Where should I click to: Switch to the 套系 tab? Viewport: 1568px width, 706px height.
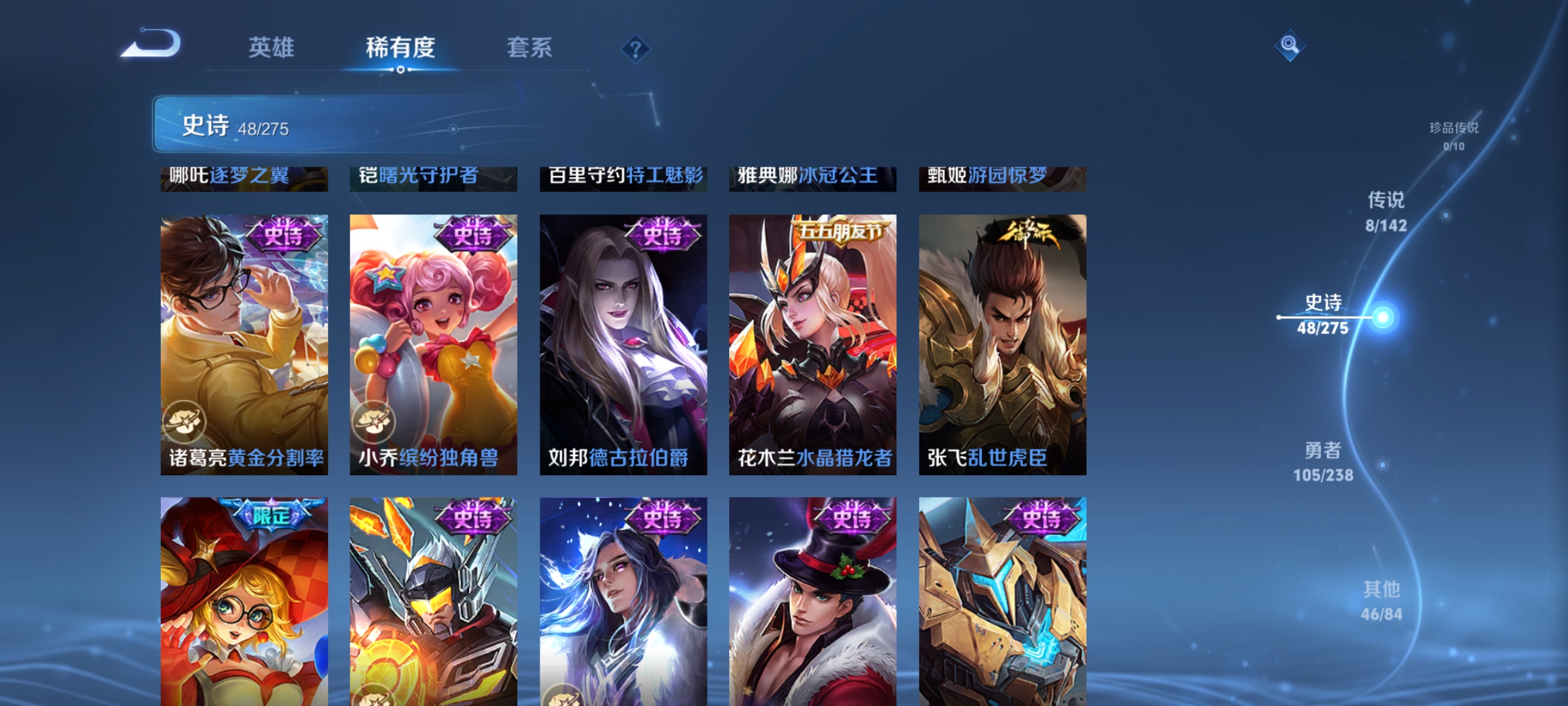[x=531, y=48]
